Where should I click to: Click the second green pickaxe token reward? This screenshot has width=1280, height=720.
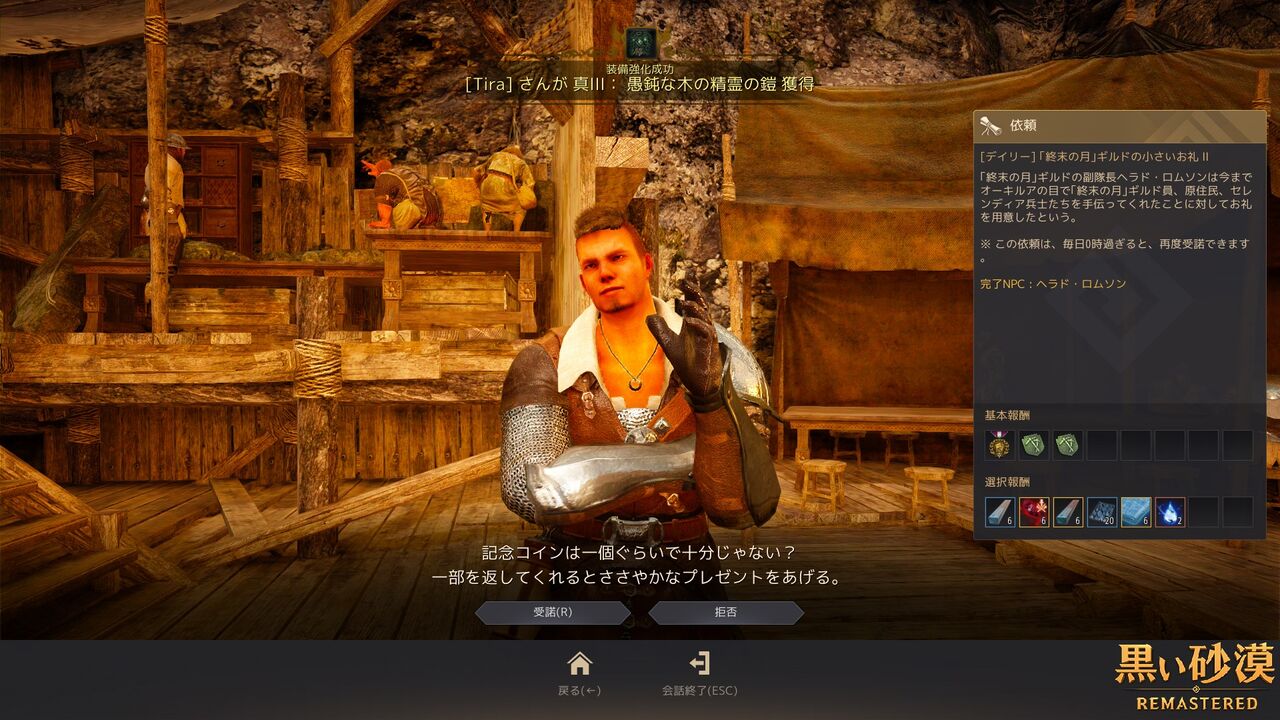click(1067, 445)
